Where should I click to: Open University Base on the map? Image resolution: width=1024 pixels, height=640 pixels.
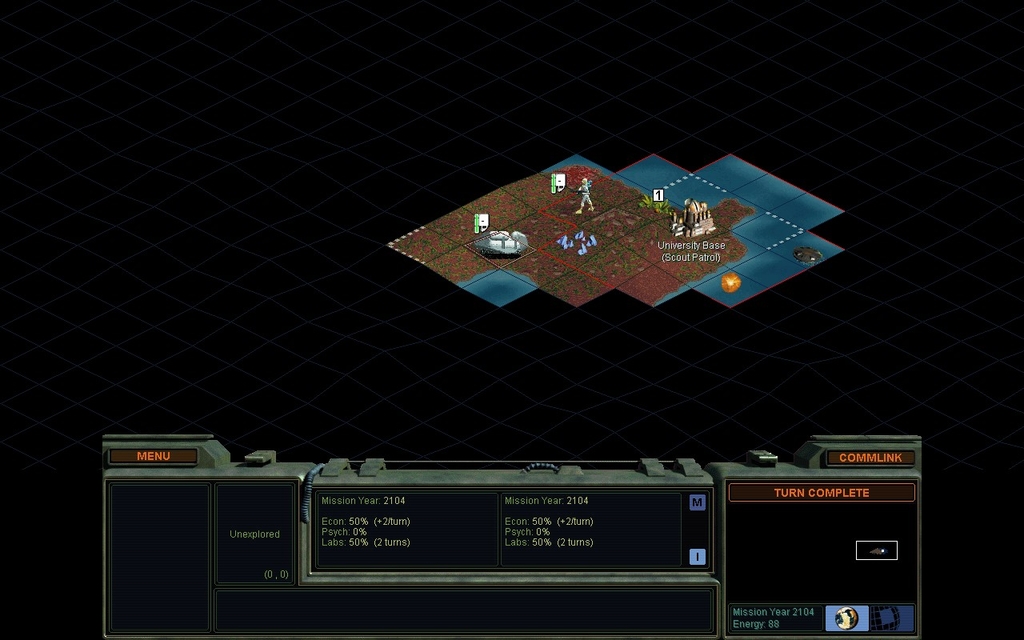pyautogui.click(x=692, y=218)
